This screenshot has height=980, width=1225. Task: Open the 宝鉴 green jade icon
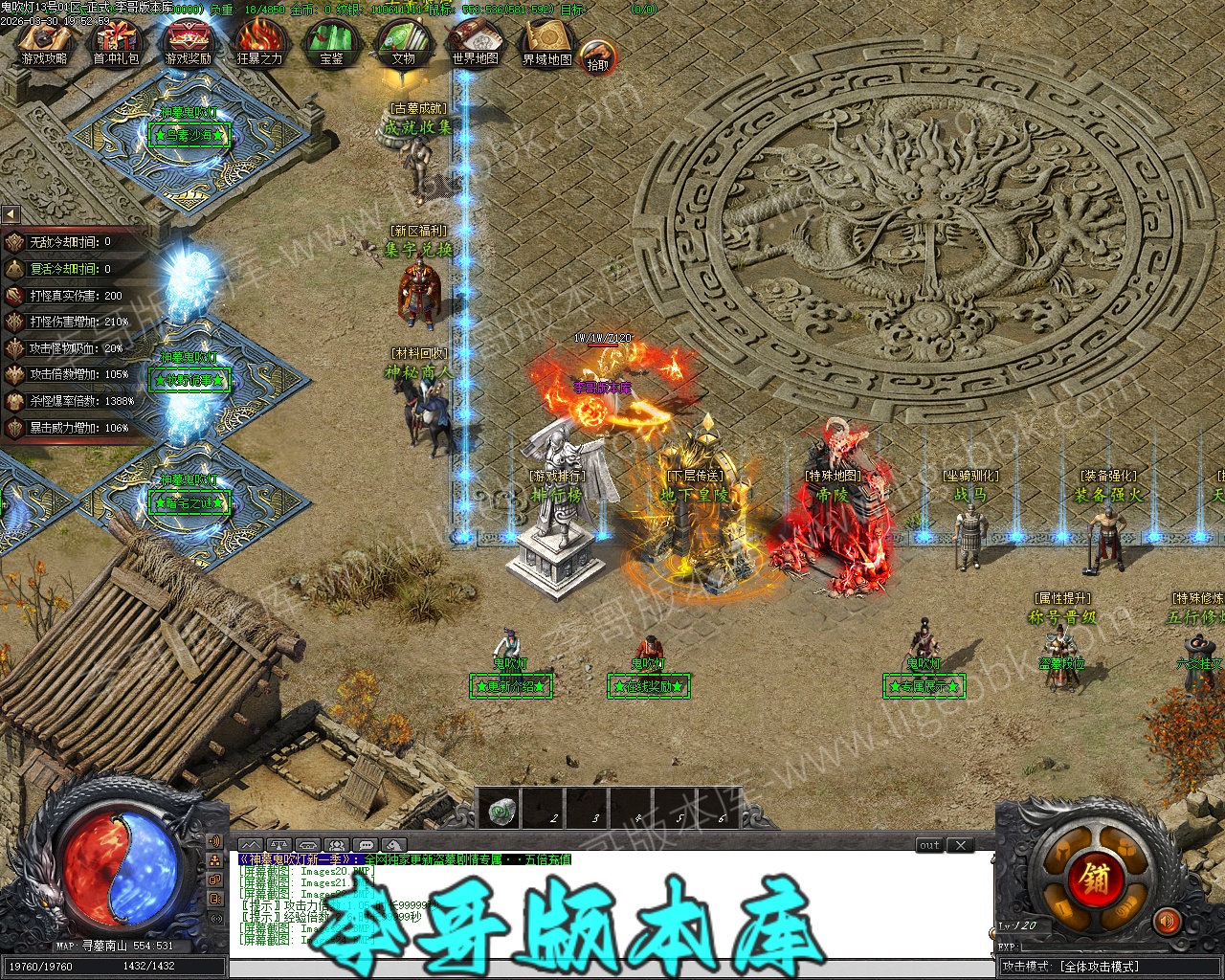click(x=331, y=42)
